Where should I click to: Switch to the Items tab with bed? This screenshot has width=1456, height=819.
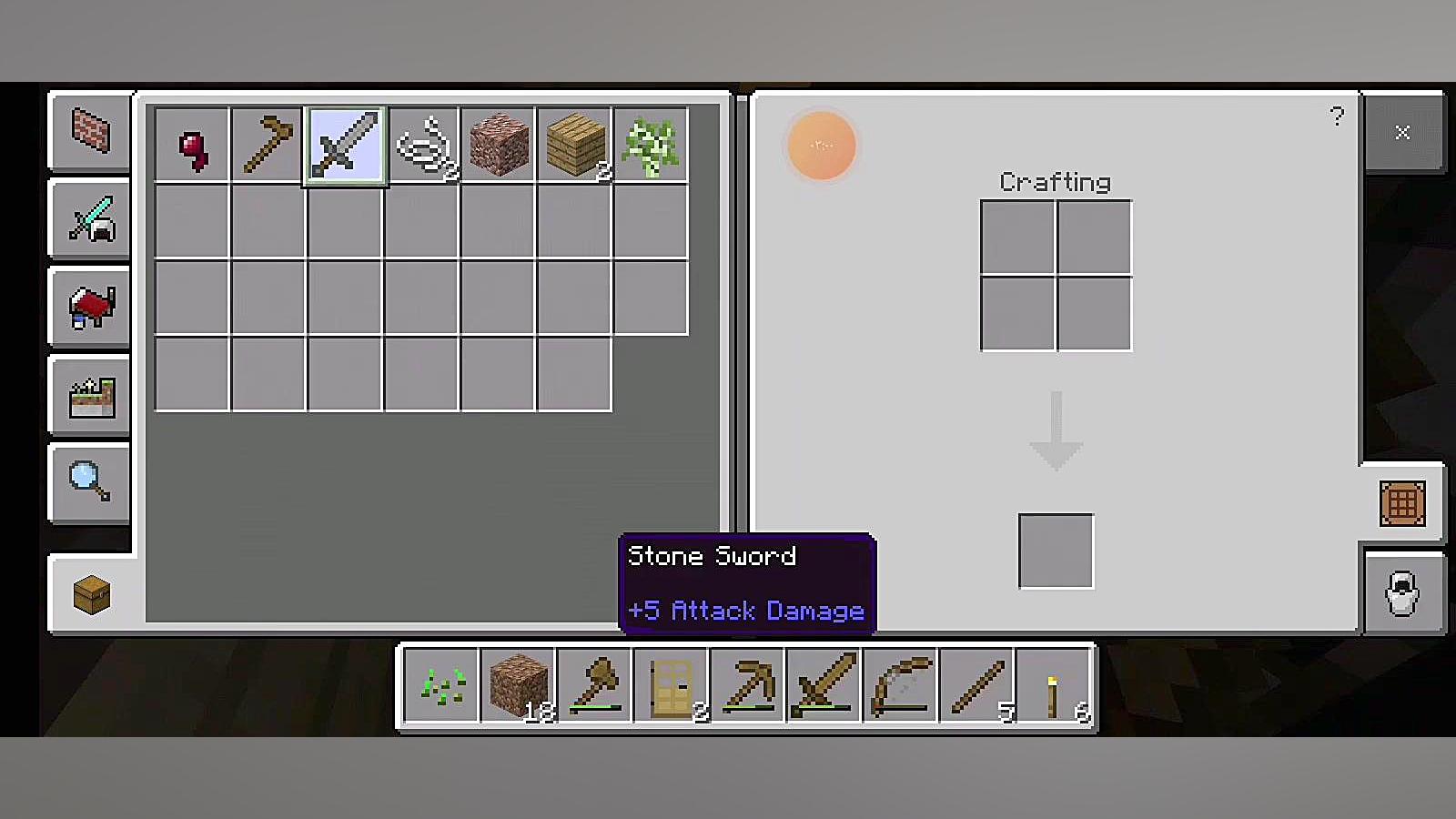pos(91,308)
